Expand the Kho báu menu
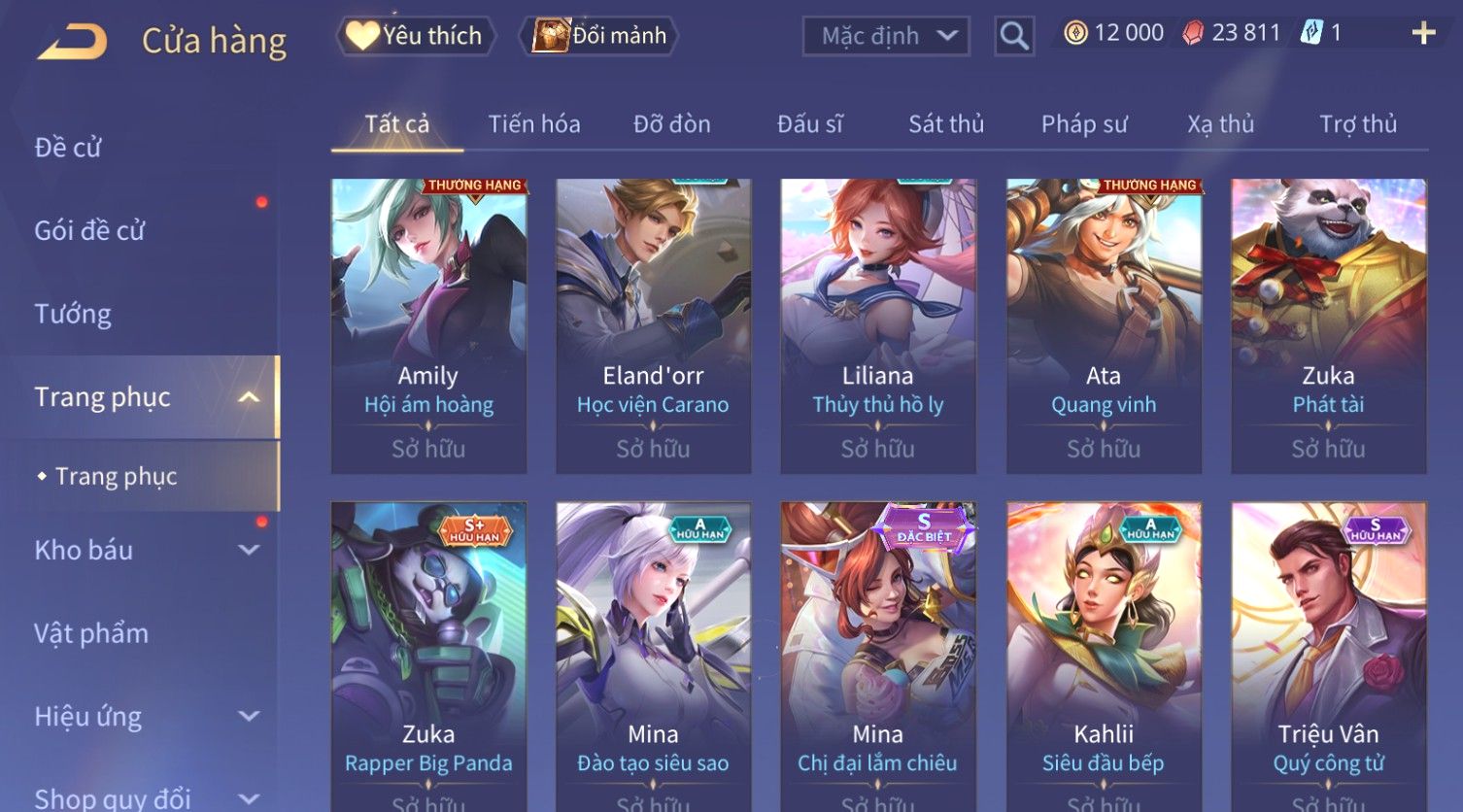Image resolution: width=1463 pixels, height=812 pixels. [x=146, y=550]
